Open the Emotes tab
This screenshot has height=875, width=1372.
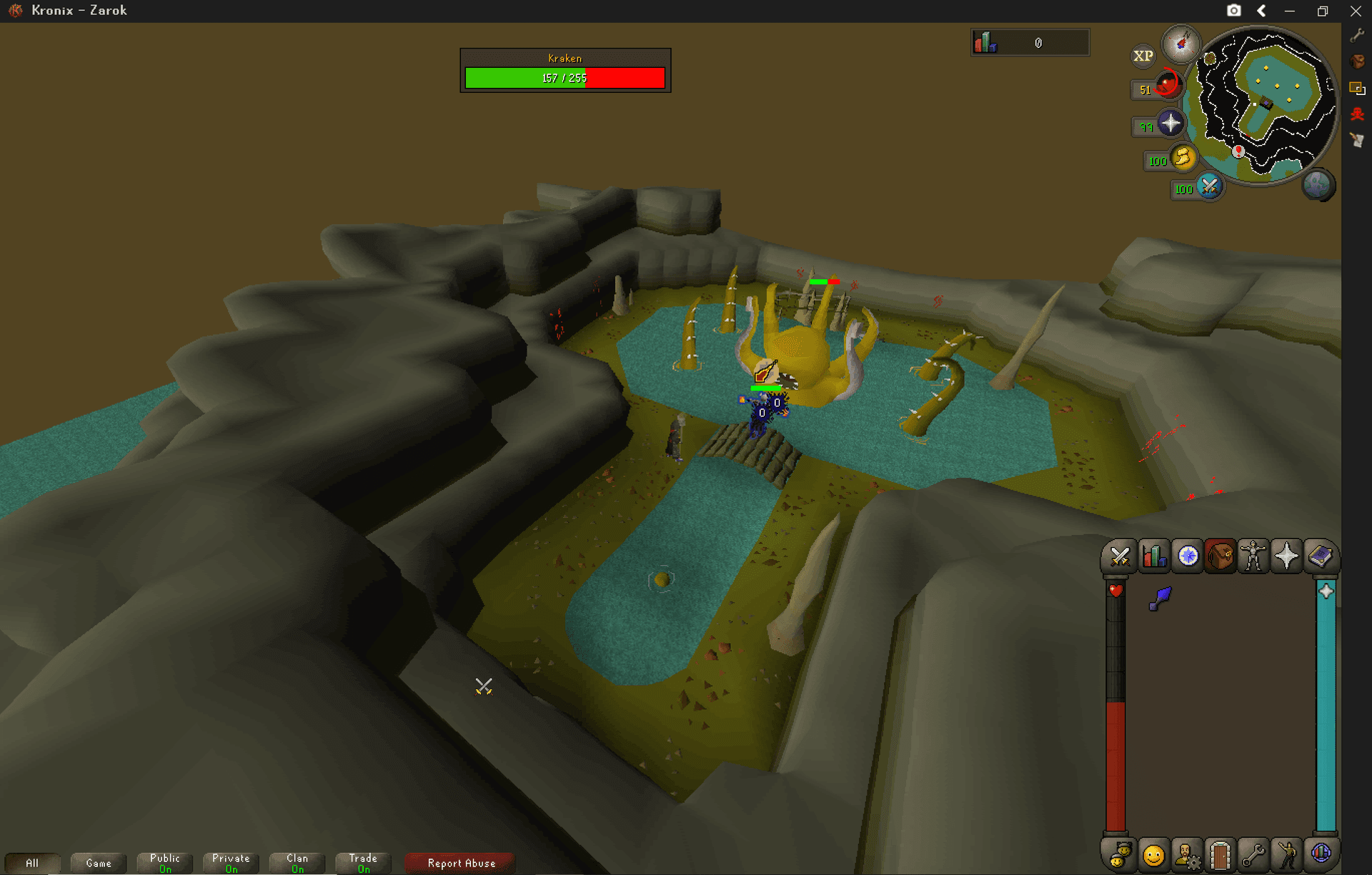(1286, 854)
